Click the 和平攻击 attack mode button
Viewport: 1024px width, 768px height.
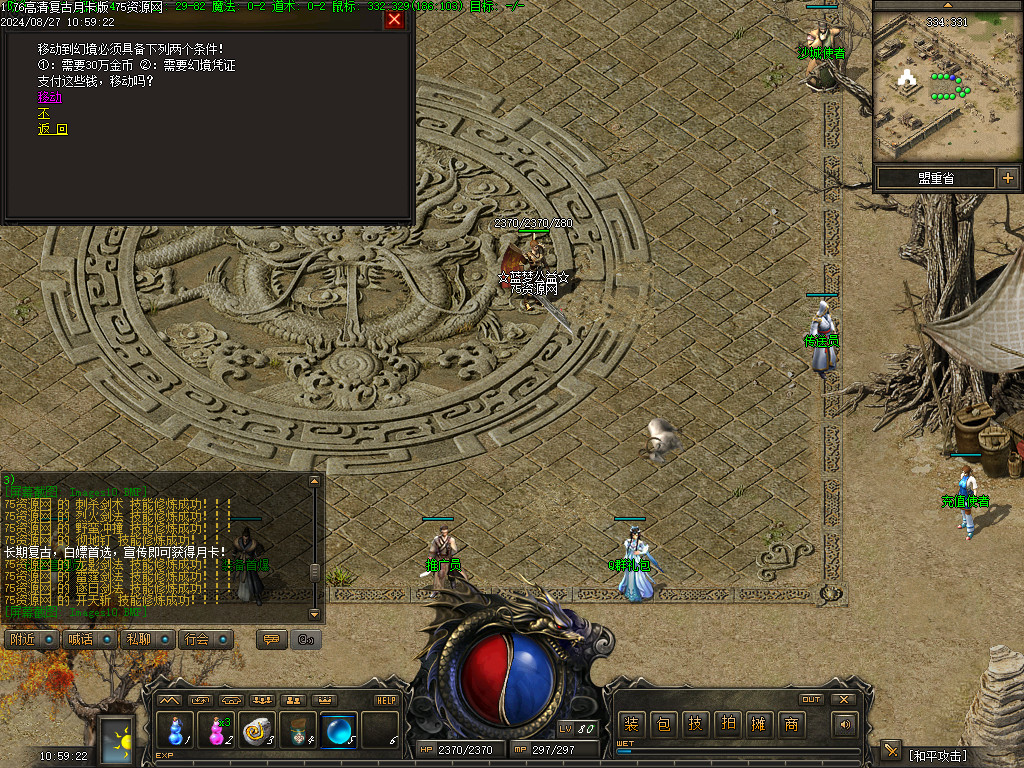coord(938,754)
